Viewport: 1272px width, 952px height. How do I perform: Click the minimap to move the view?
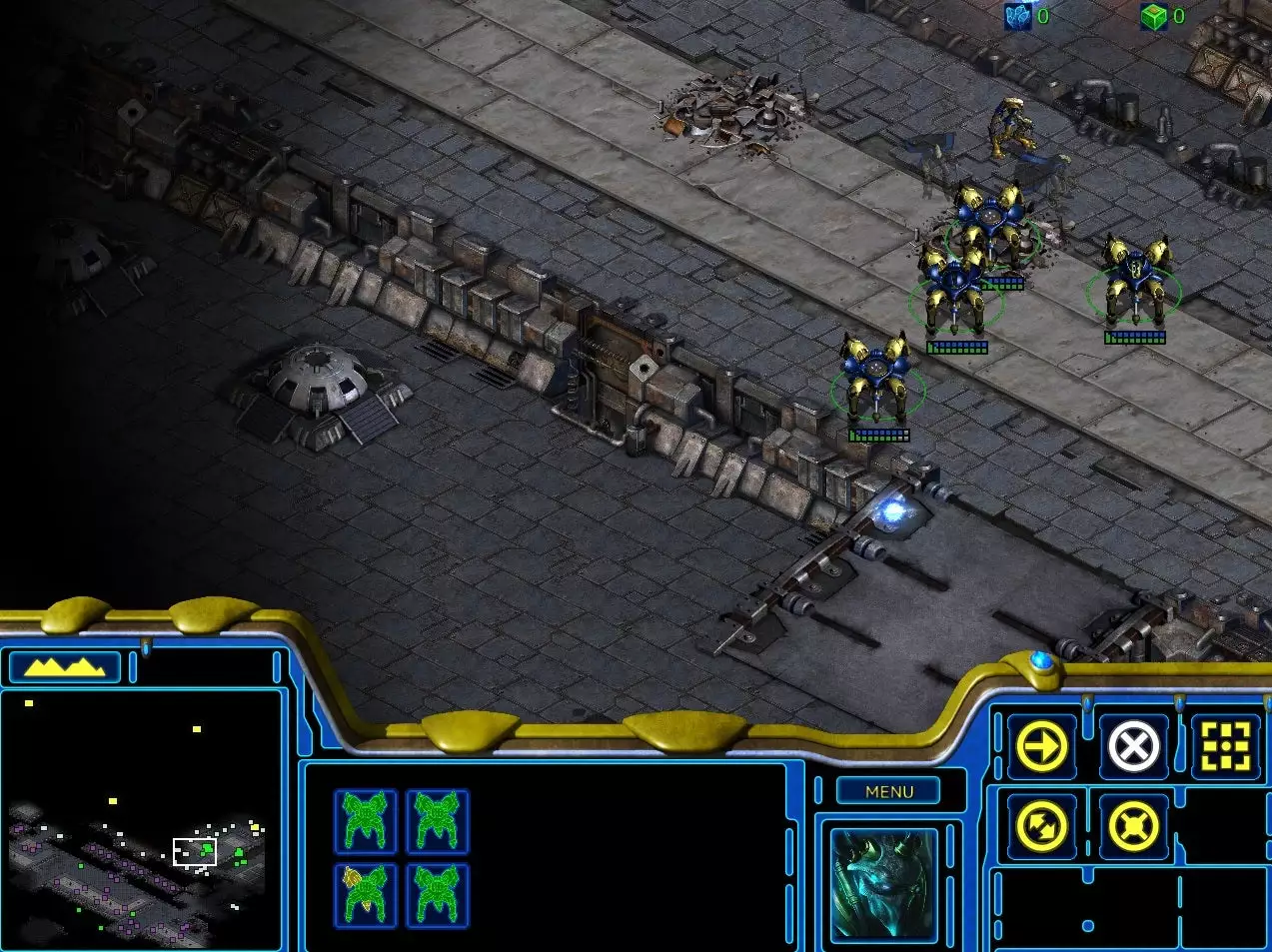142,819
